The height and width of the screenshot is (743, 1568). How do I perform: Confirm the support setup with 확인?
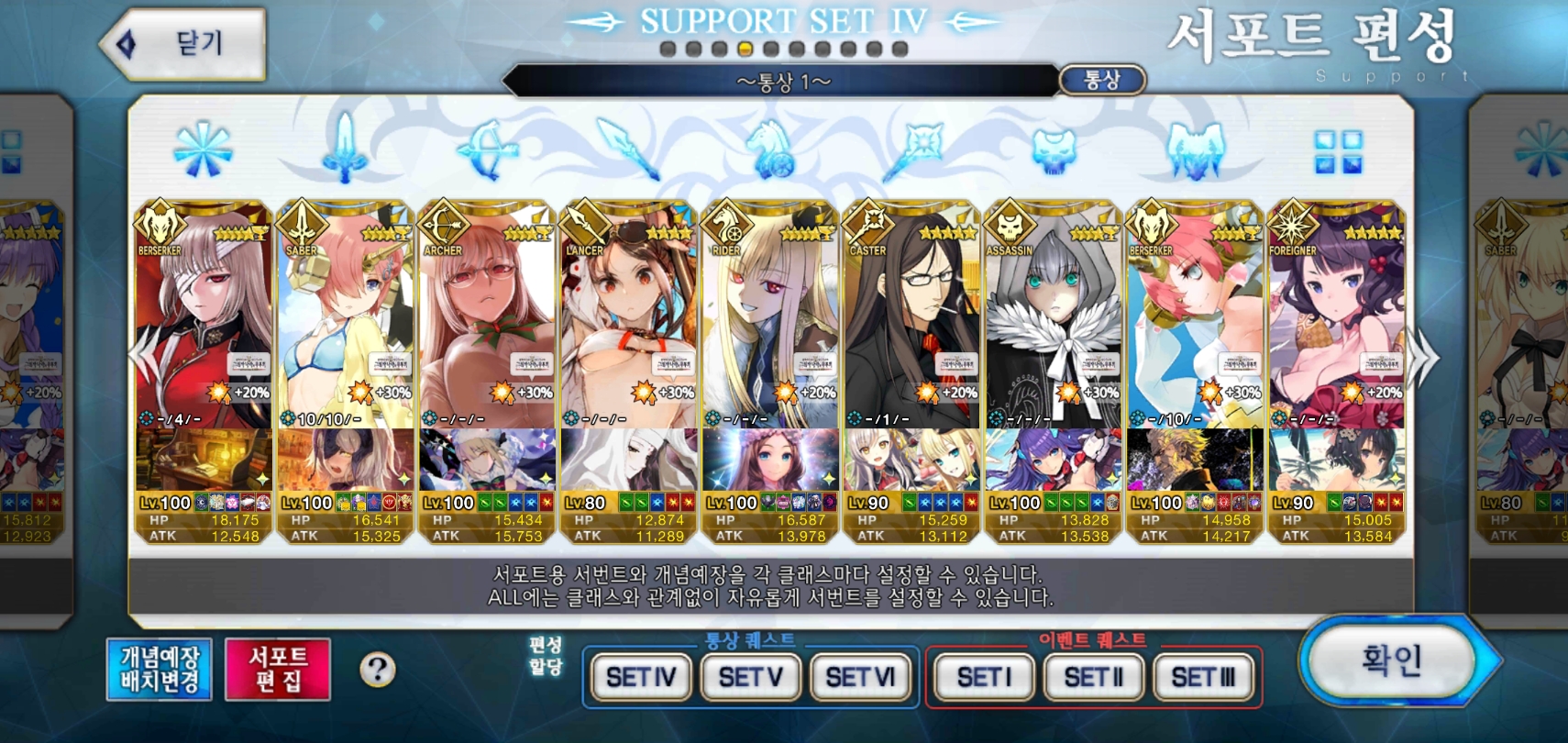click(x=1391, y=660)
